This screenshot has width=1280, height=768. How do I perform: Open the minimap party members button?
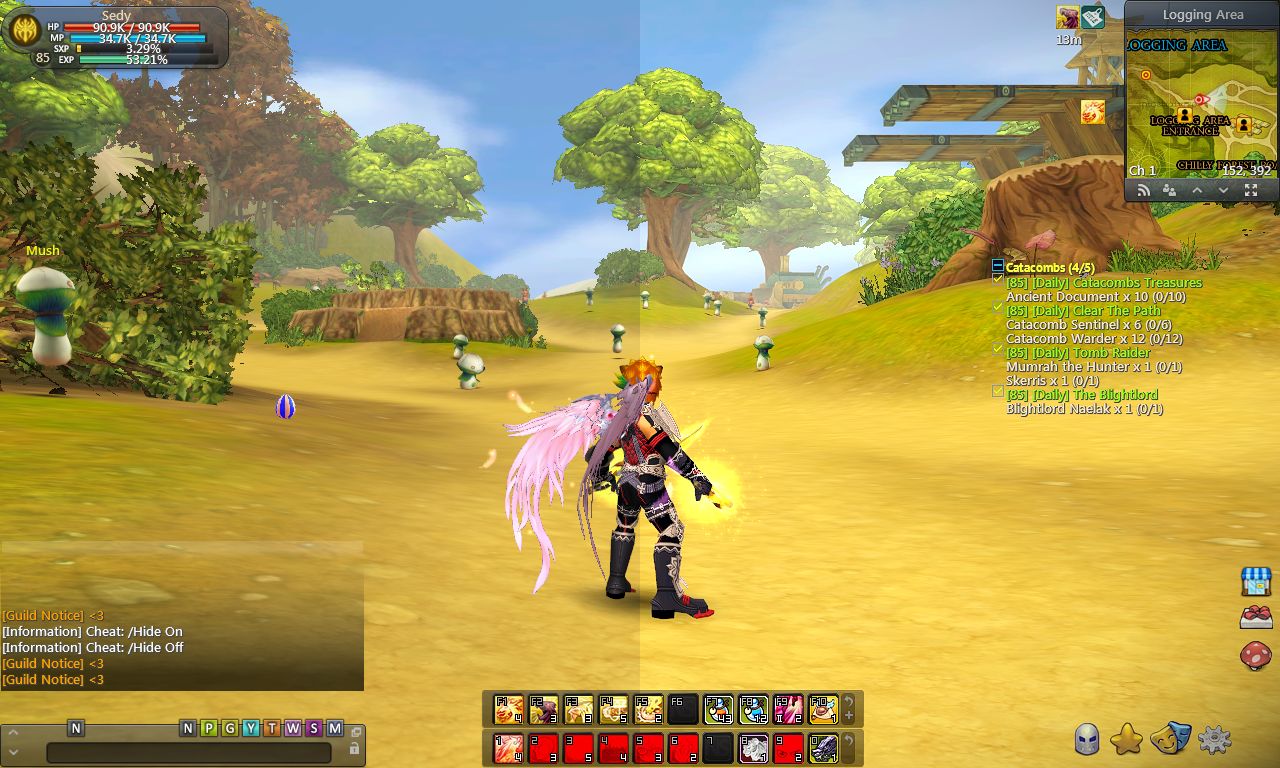1169,190
